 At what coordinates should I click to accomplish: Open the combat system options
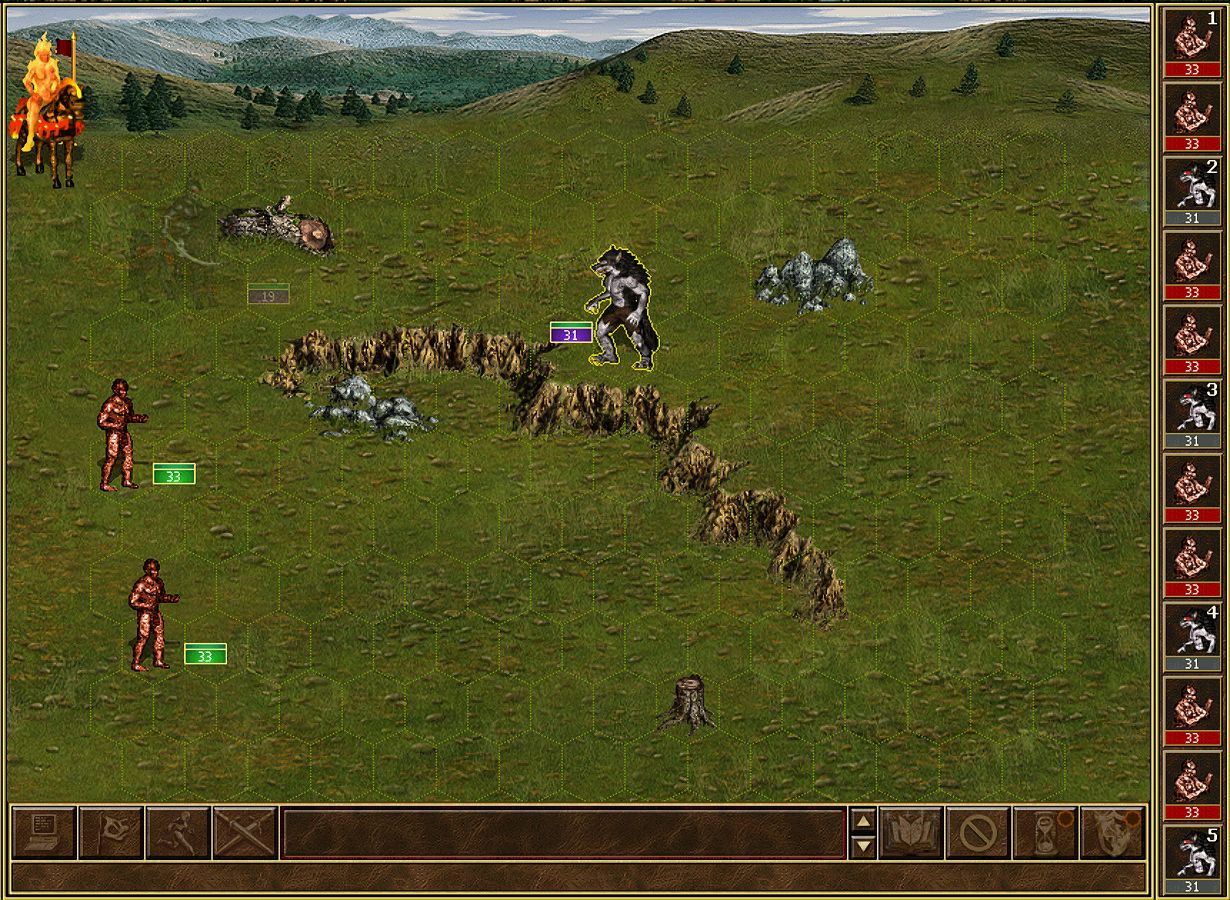tap(44, 832)
